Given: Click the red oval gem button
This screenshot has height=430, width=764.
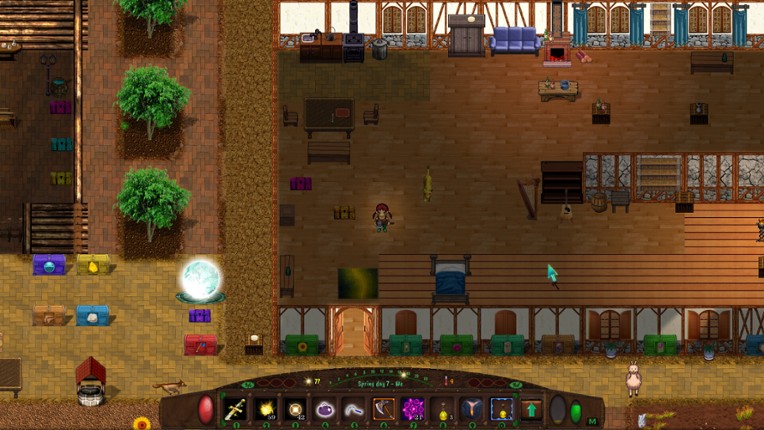Looking at the screenshot, I should pos(206,409).
